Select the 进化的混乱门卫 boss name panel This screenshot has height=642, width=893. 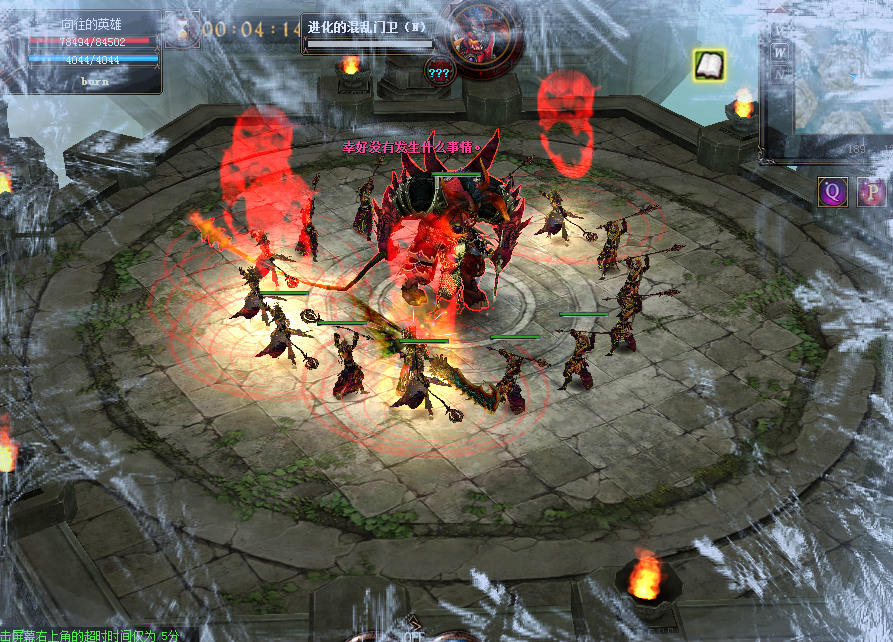(x=369, y=33)
